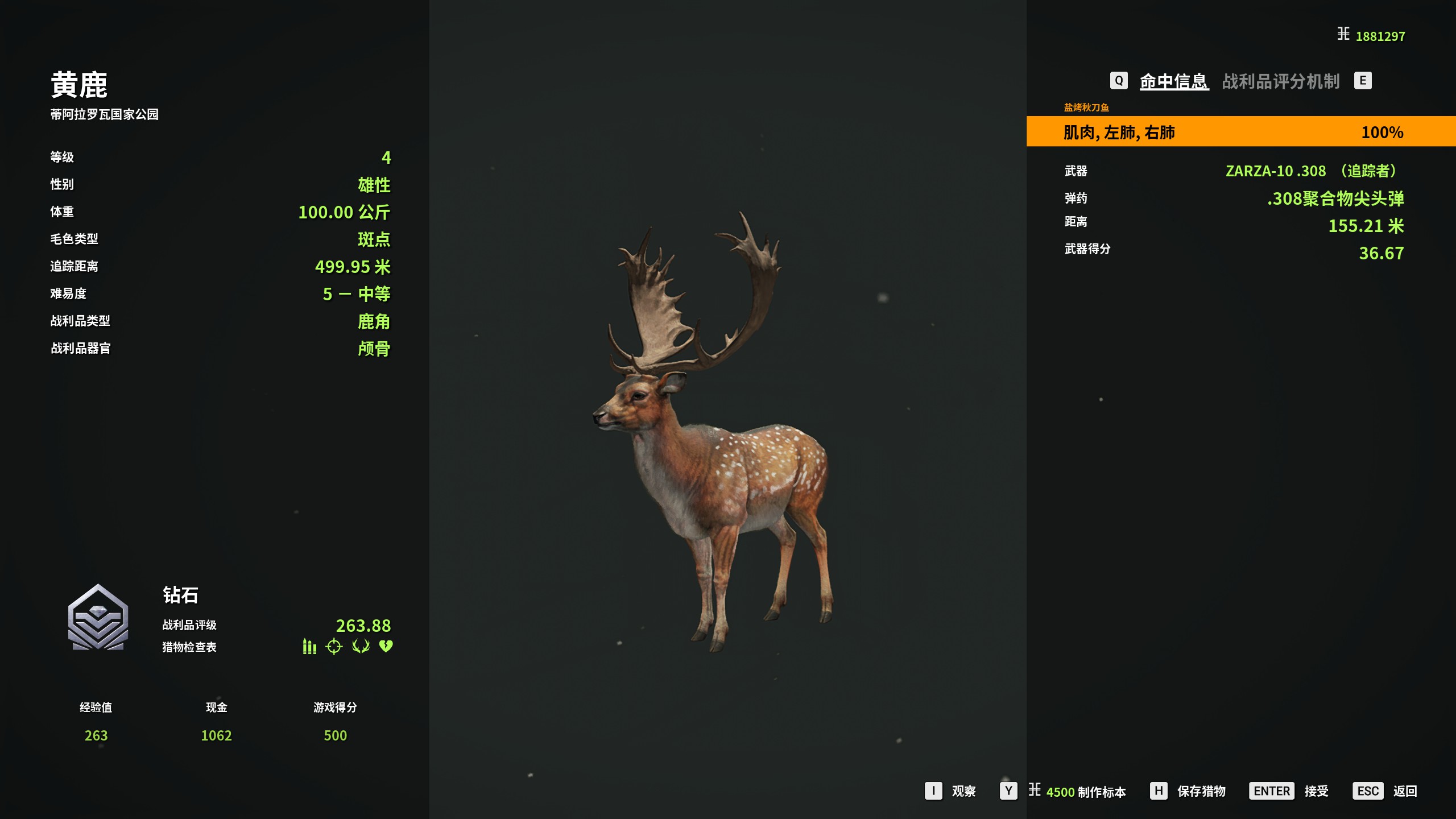
Task: Open the 战利品评分机制 tab
Action: click(x=1281, y=81)
